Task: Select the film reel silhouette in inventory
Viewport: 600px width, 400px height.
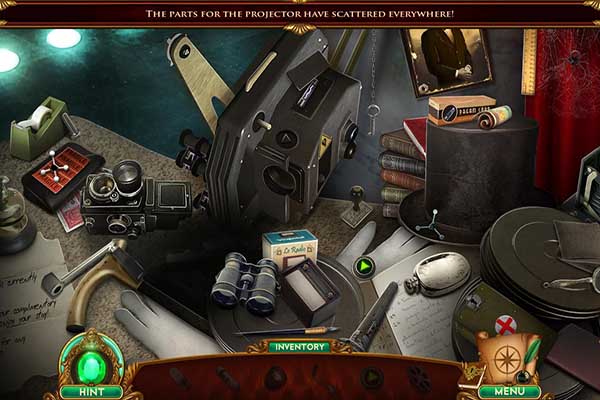Action: point(420,379)
